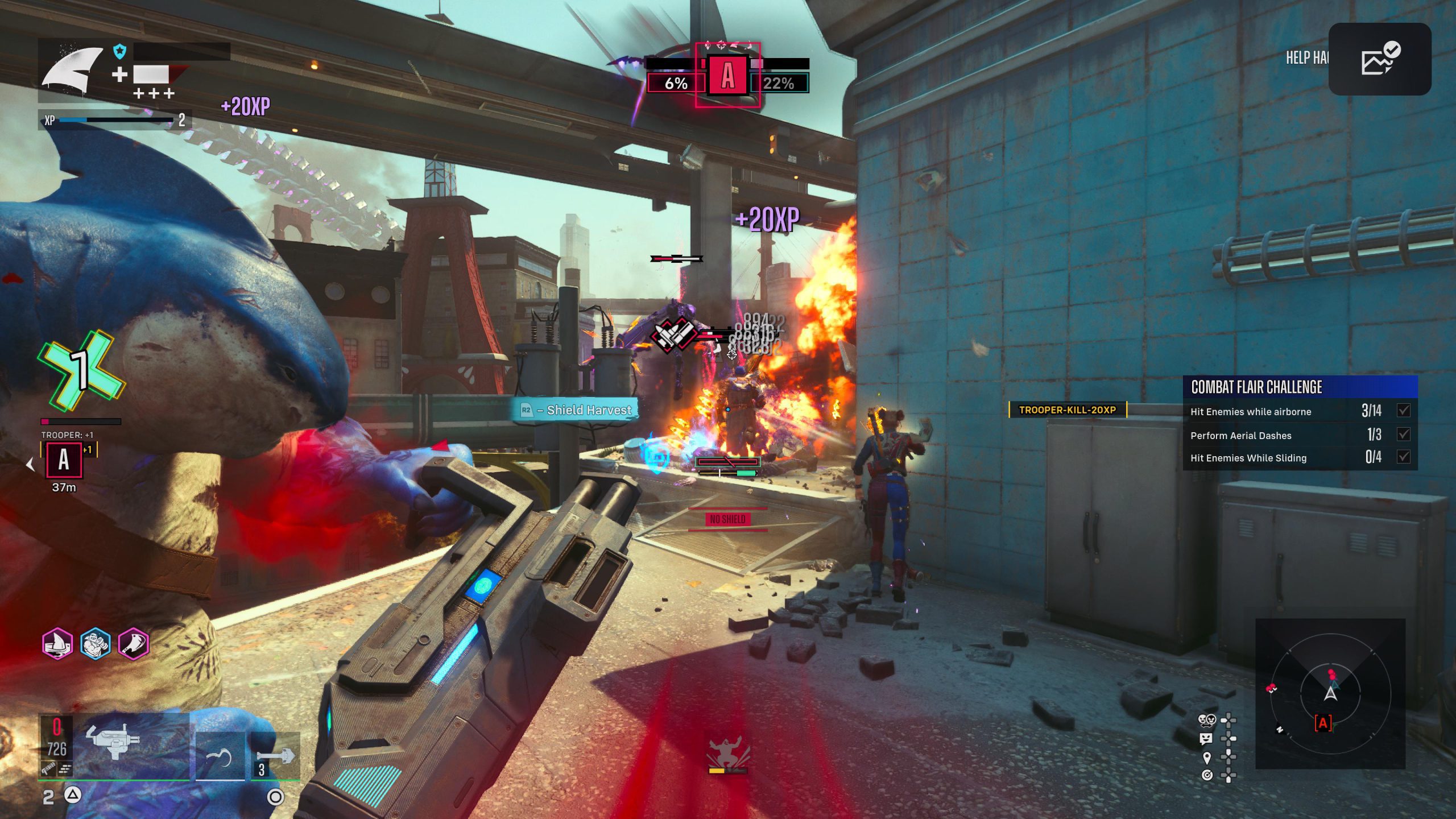Open the radar minimap

point(1330,693)
